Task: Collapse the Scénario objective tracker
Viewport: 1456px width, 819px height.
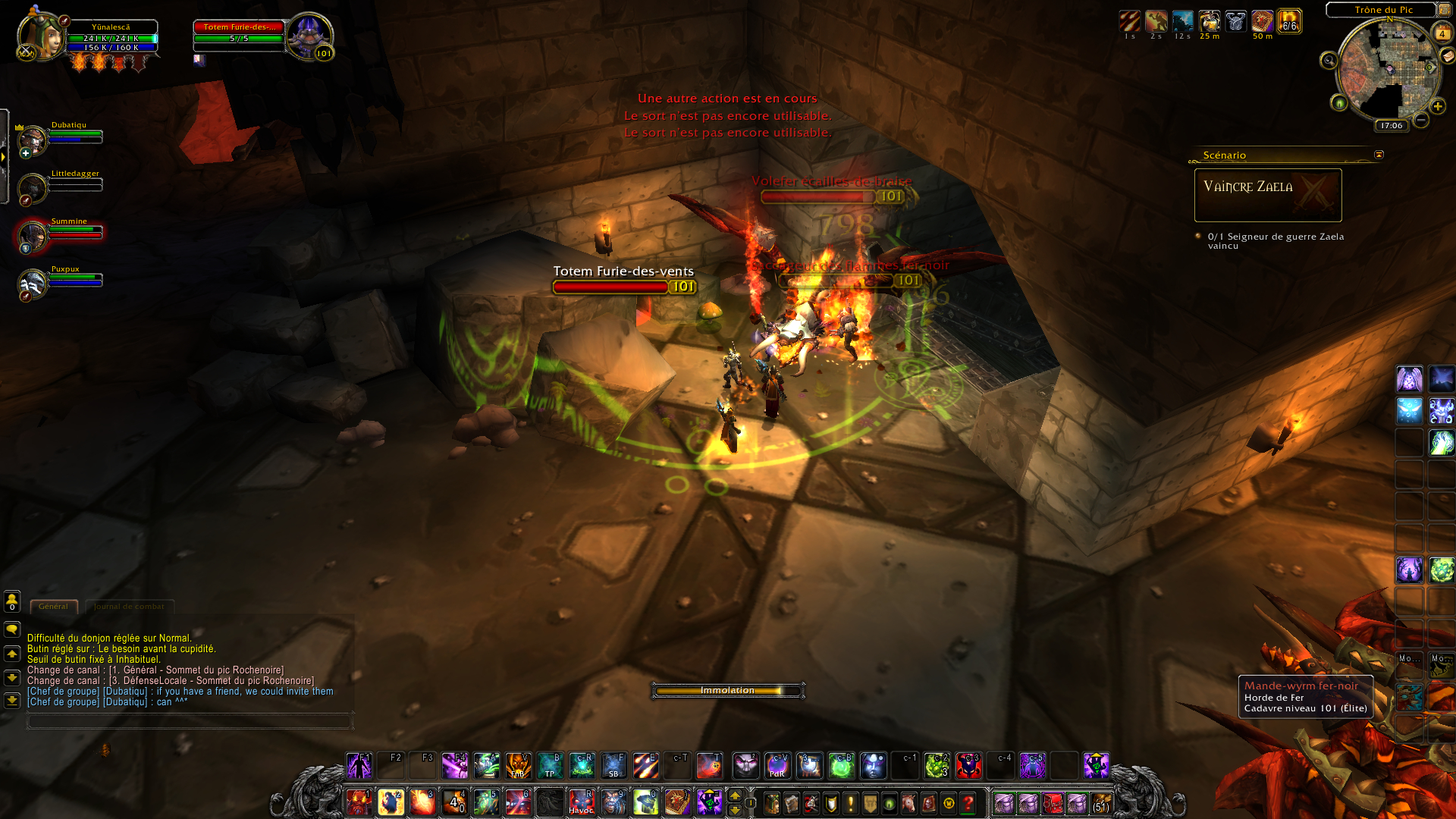Action: [x=1379, y=155]
